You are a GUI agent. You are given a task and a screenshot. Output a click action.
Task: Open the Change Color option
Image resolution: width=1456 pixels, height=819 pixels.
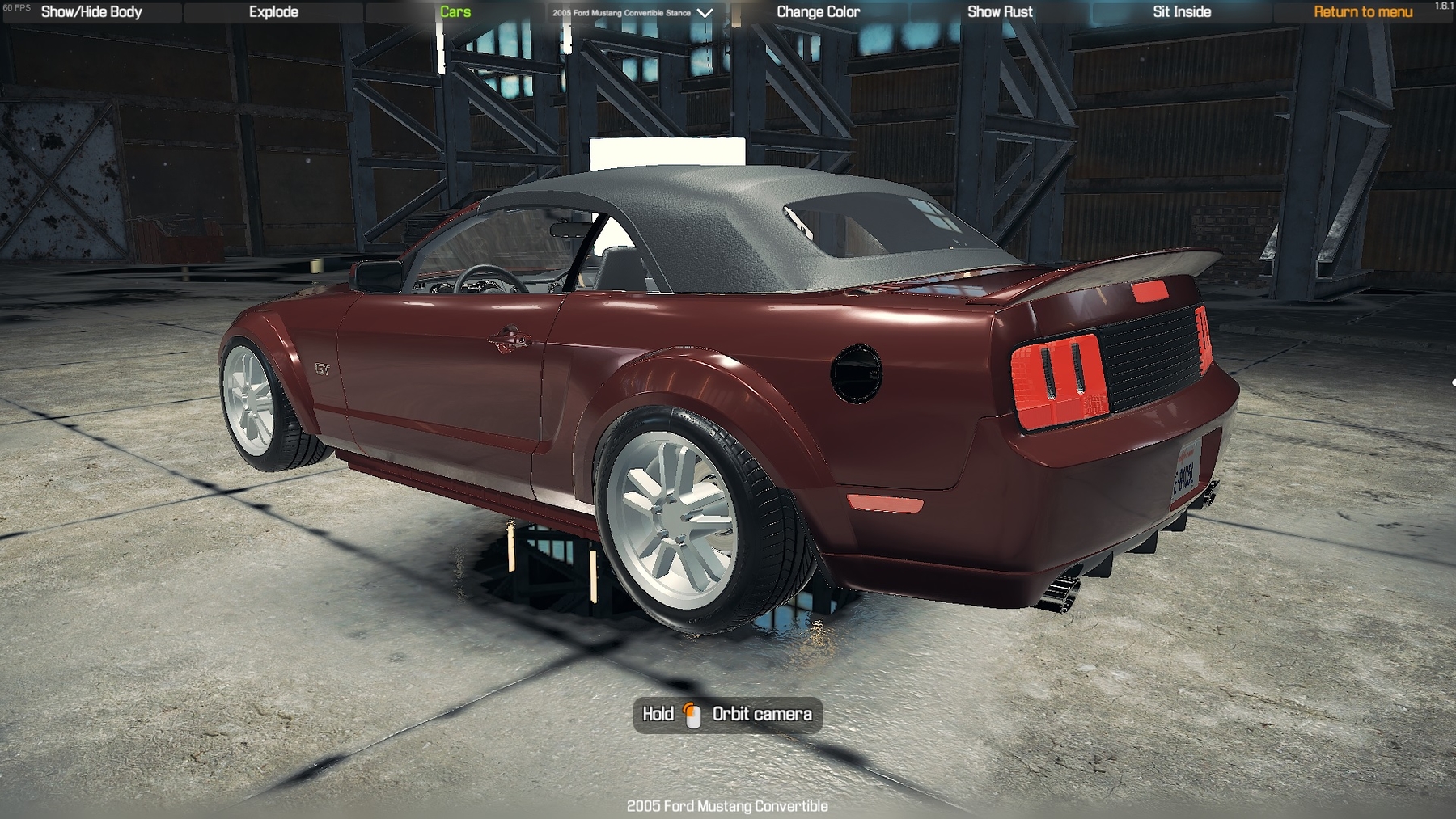818,12
